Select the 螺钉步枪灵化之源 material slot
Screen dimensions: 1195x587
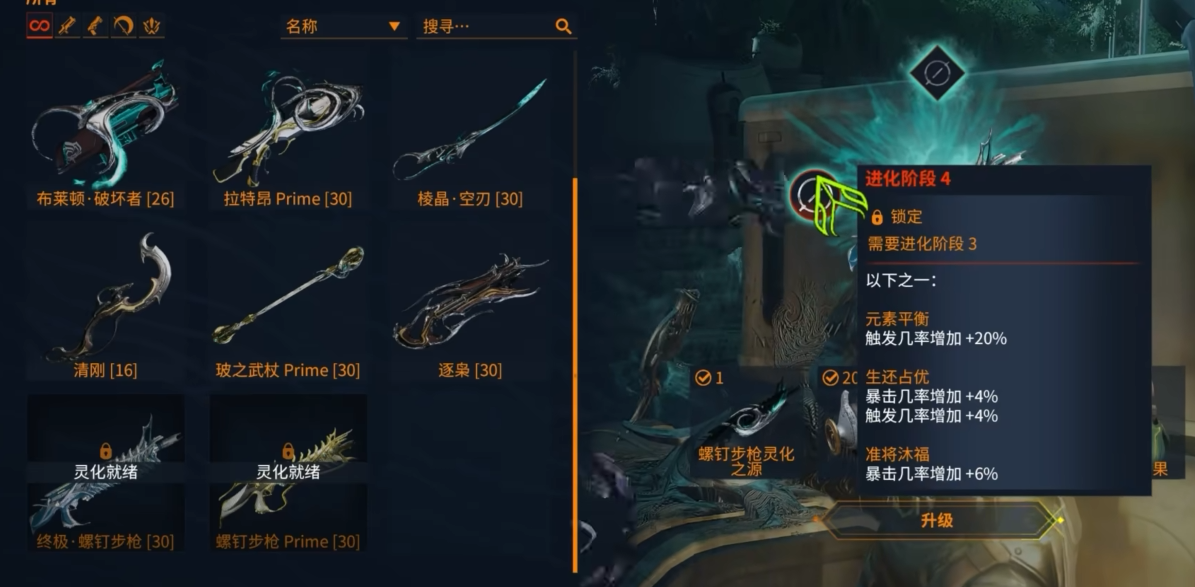(747, 427)
